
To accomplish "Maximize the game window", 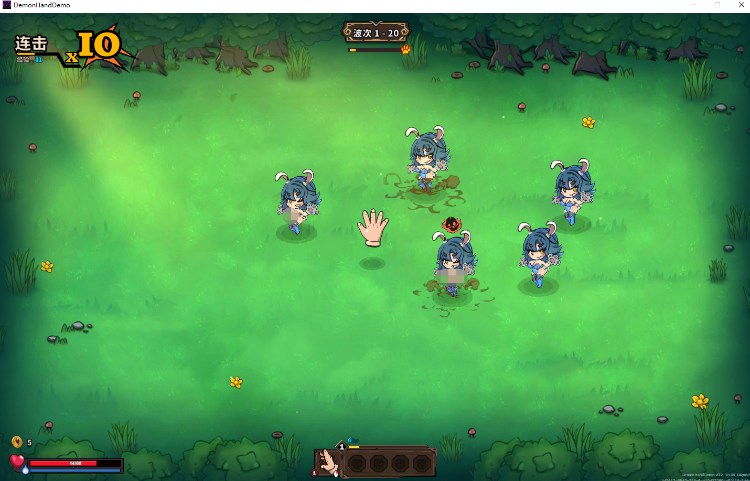I will [717, 5].
